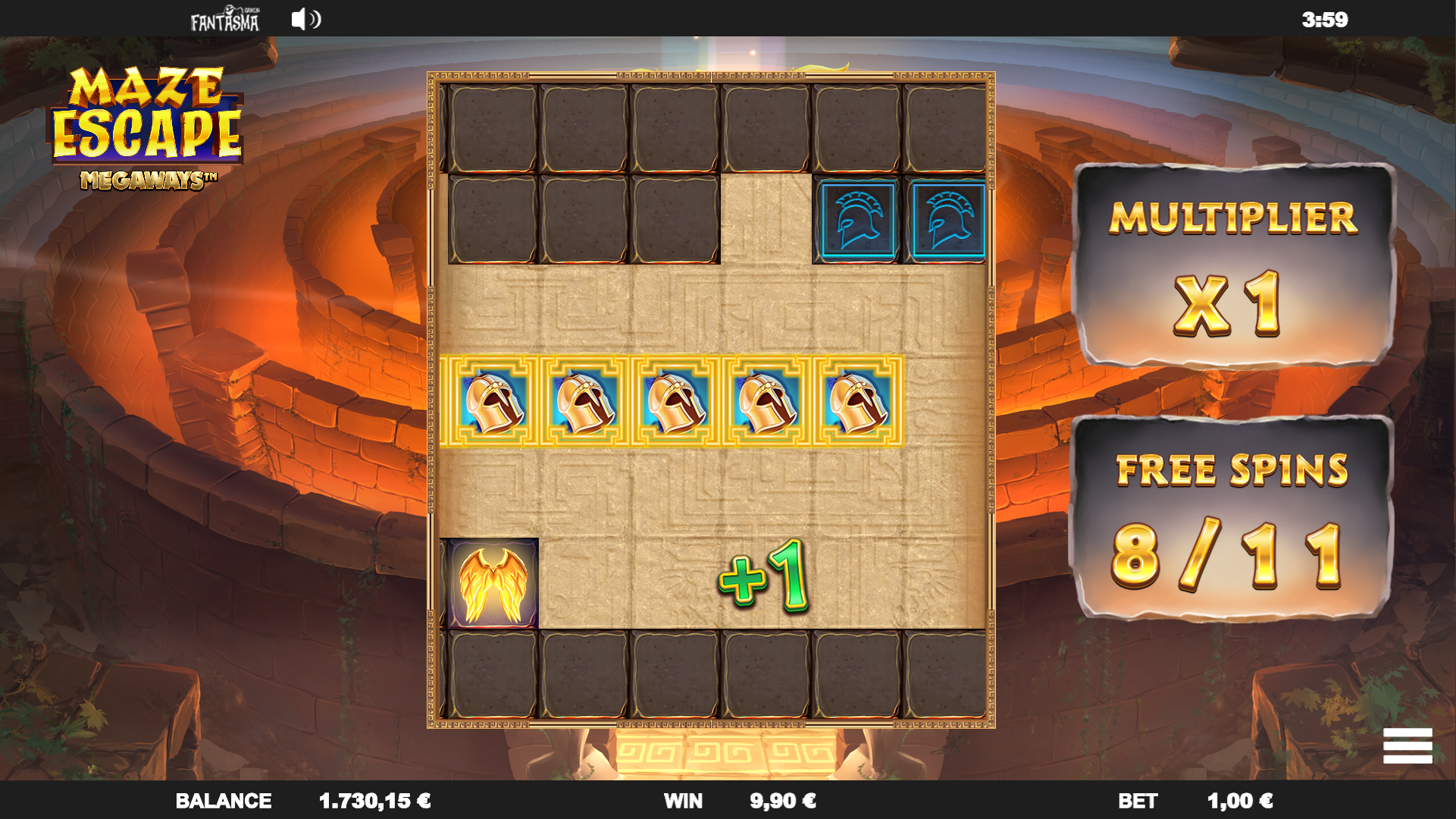
Task: Toggle the sound speaker icon
Action: coord(305,19)
